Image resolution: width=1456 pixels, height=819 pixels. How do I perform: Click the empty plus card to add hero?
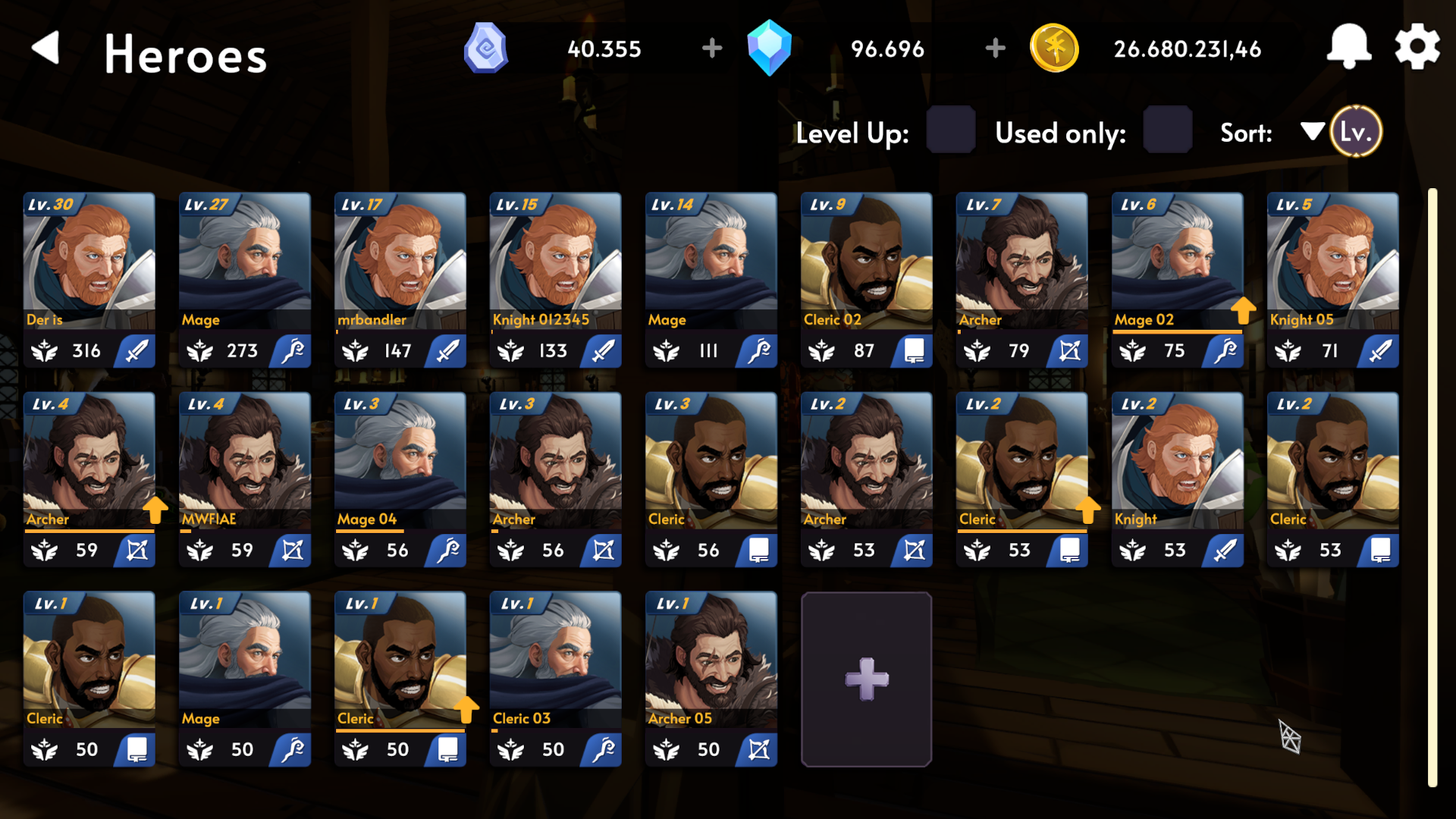pyautogui.click(x=866, y=679)
